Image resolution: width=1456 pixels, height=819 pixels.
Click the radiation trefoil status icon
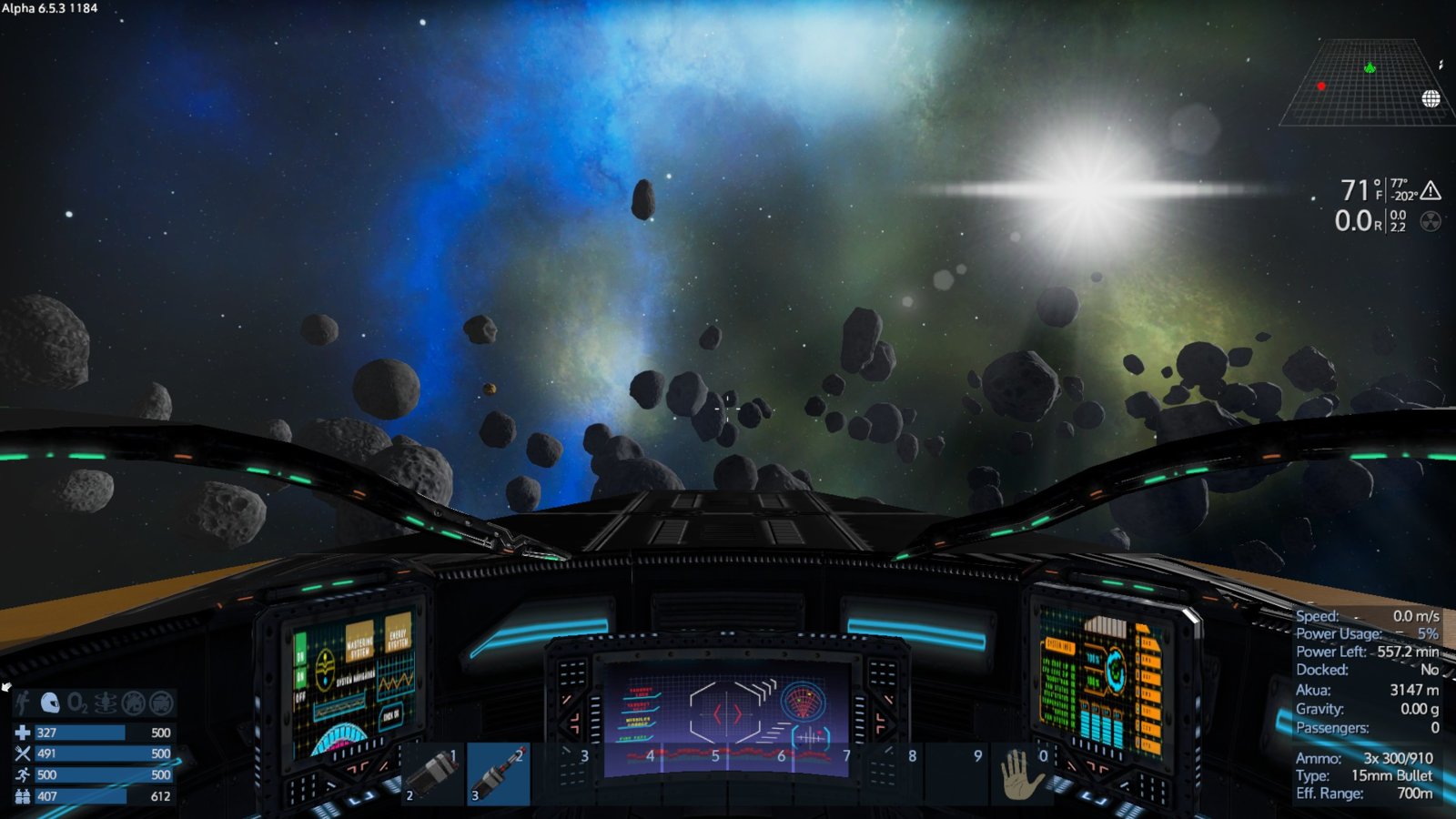click(1431, 221)
